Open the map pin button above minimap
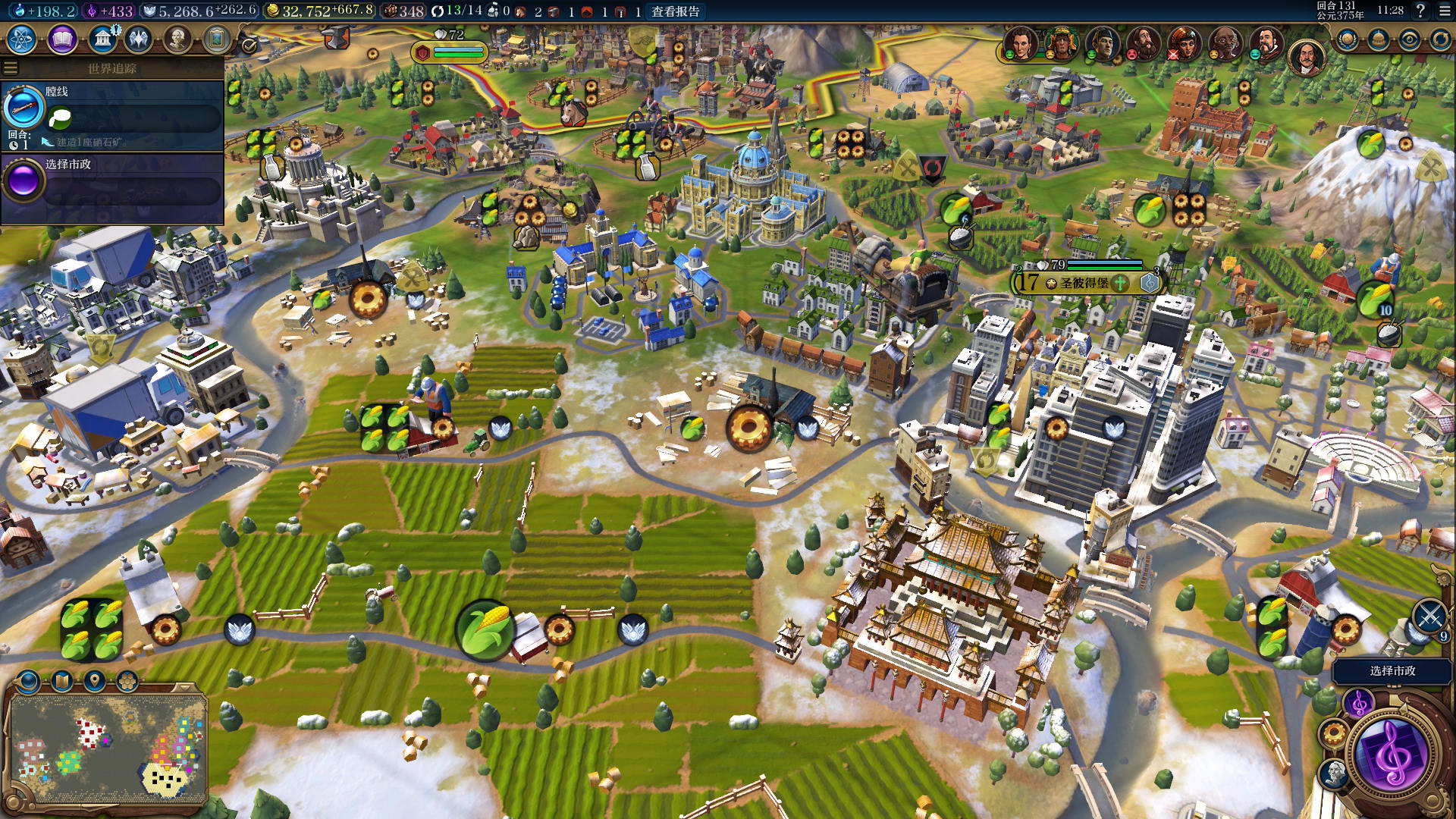 (x=95, y=681)
